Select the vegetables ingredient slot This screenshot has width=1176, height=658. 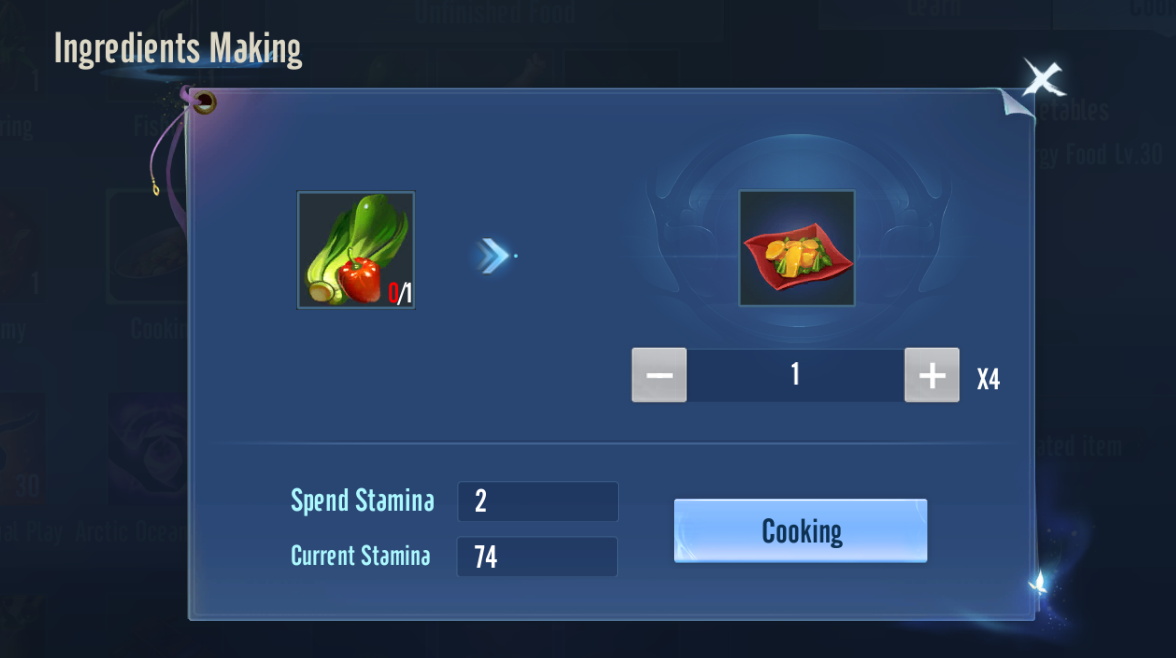356,250
